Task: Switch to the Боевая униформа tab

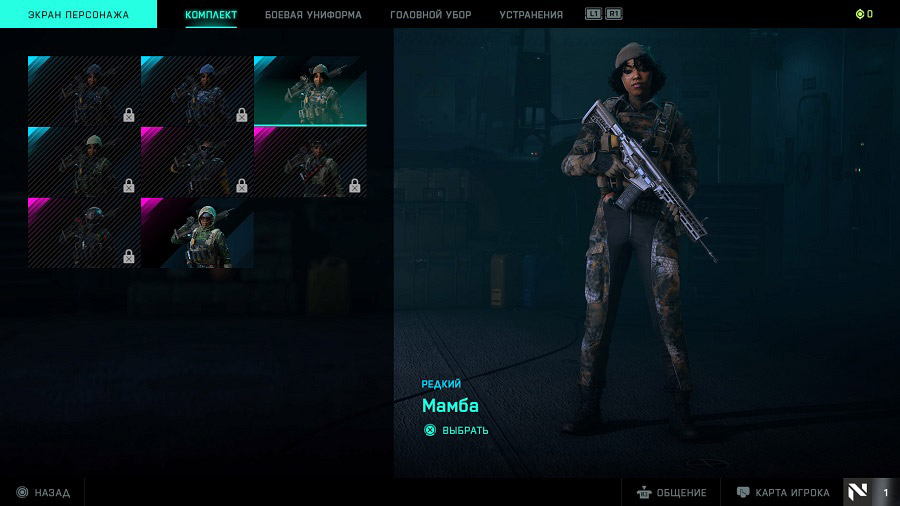Action: [x=313, y=15]
